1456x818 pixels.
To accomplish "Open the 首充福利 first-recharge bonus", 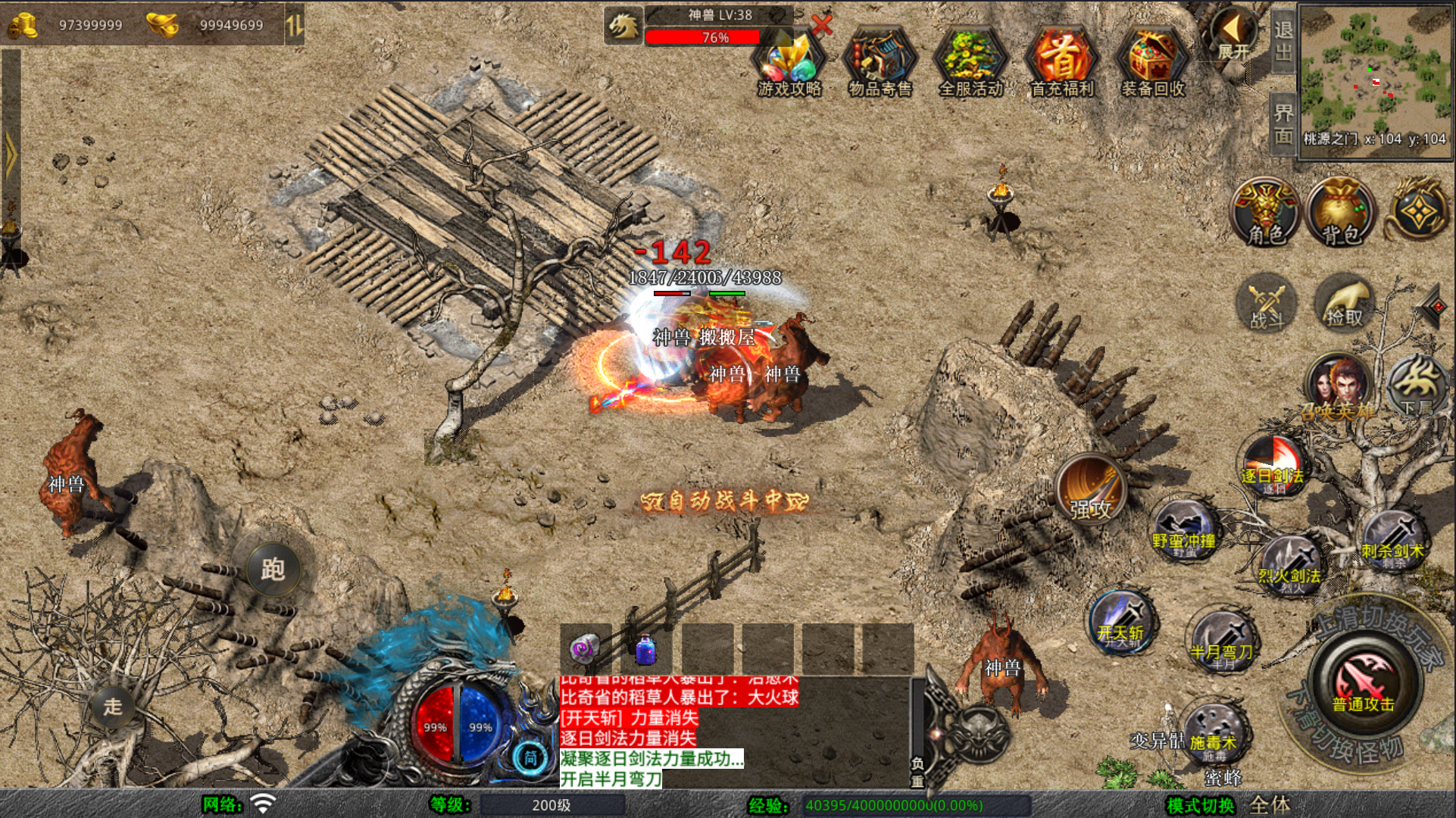I will tap(1062, 64).
